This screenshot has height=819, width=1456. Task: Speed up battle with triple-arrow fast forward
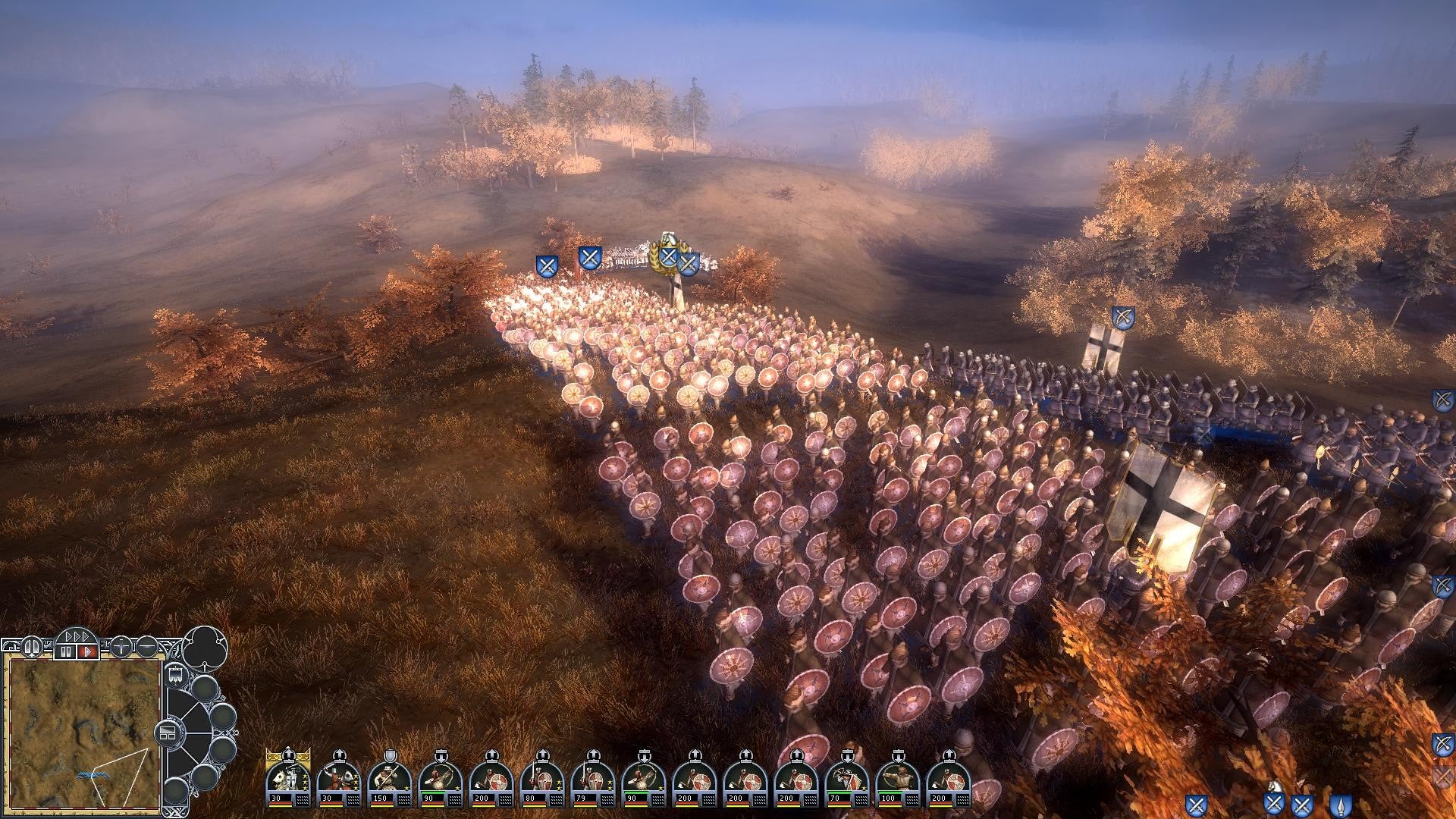(77, 635)
